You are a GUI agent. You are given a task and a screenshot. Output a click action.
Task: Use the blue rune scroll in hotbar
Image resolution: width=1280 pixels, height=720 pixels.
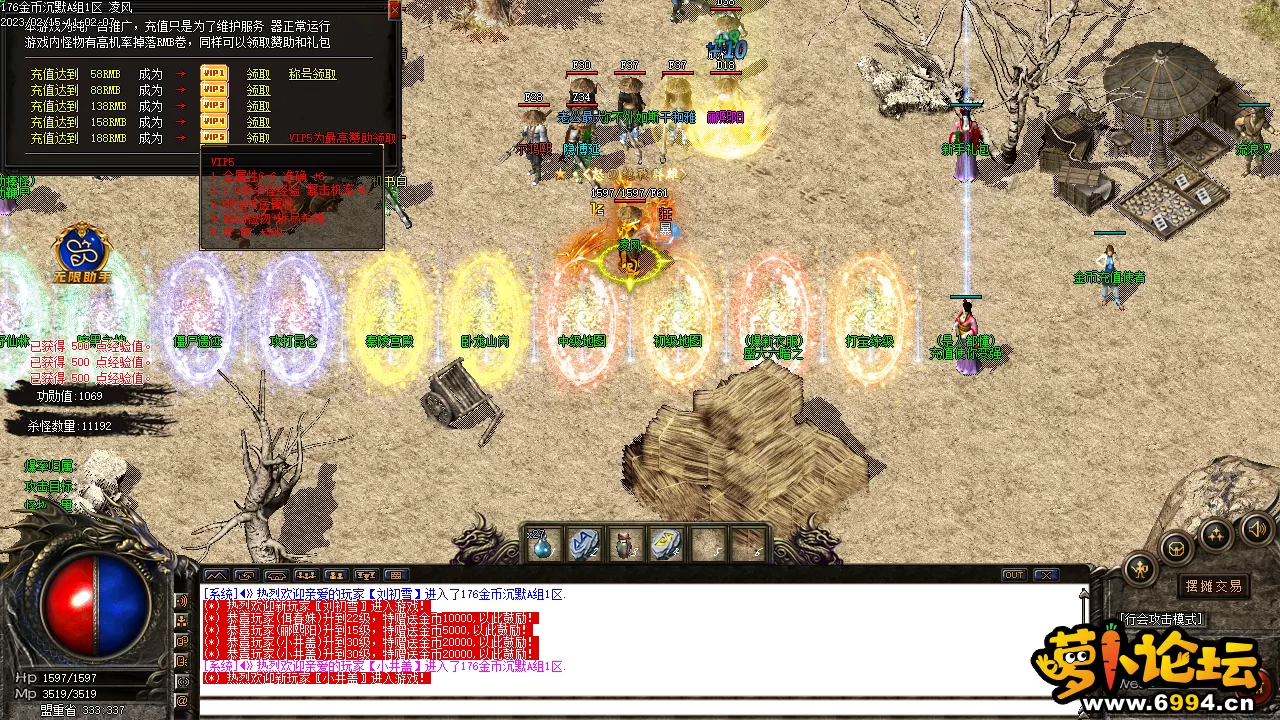(x=584, y=545)
